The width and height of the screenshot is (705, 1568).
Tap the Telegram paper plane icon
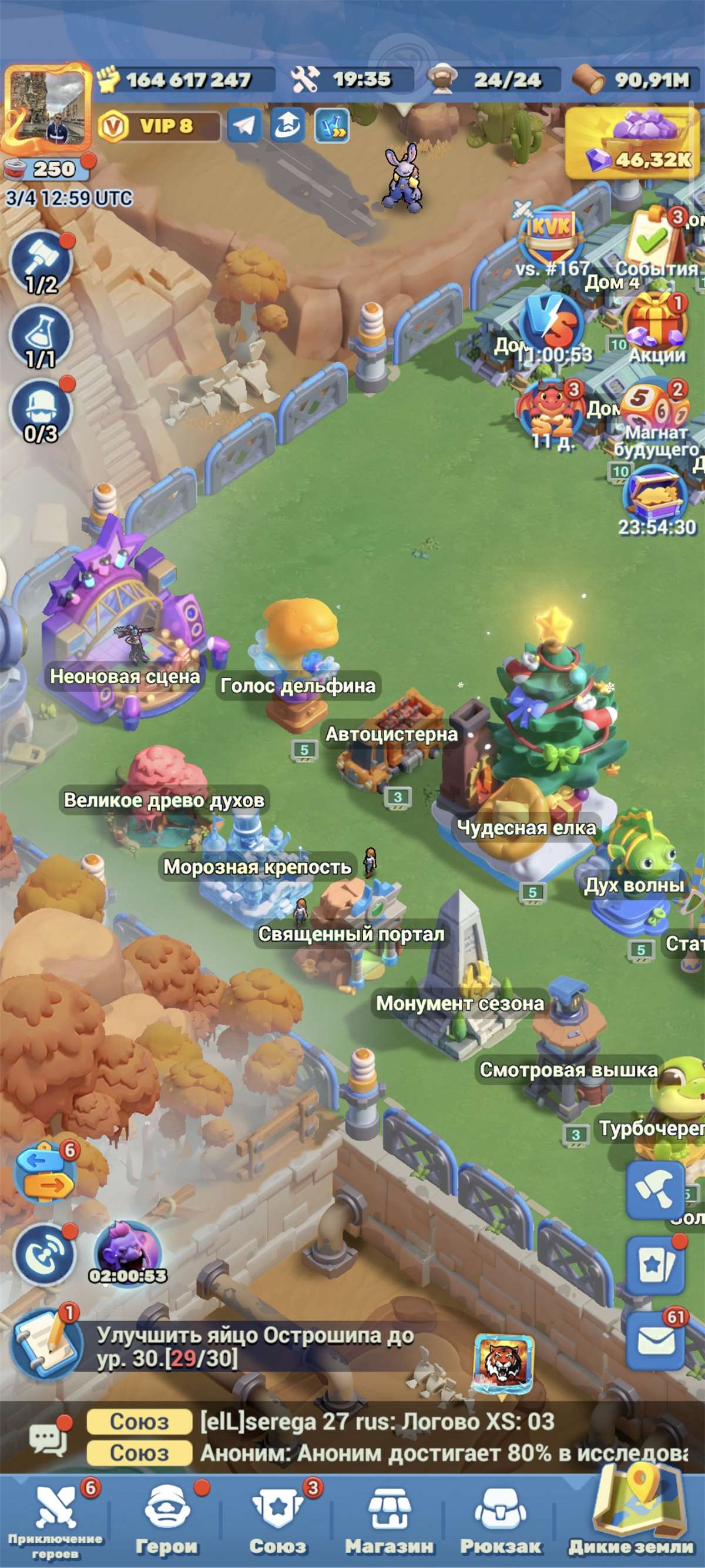point(244,125)
